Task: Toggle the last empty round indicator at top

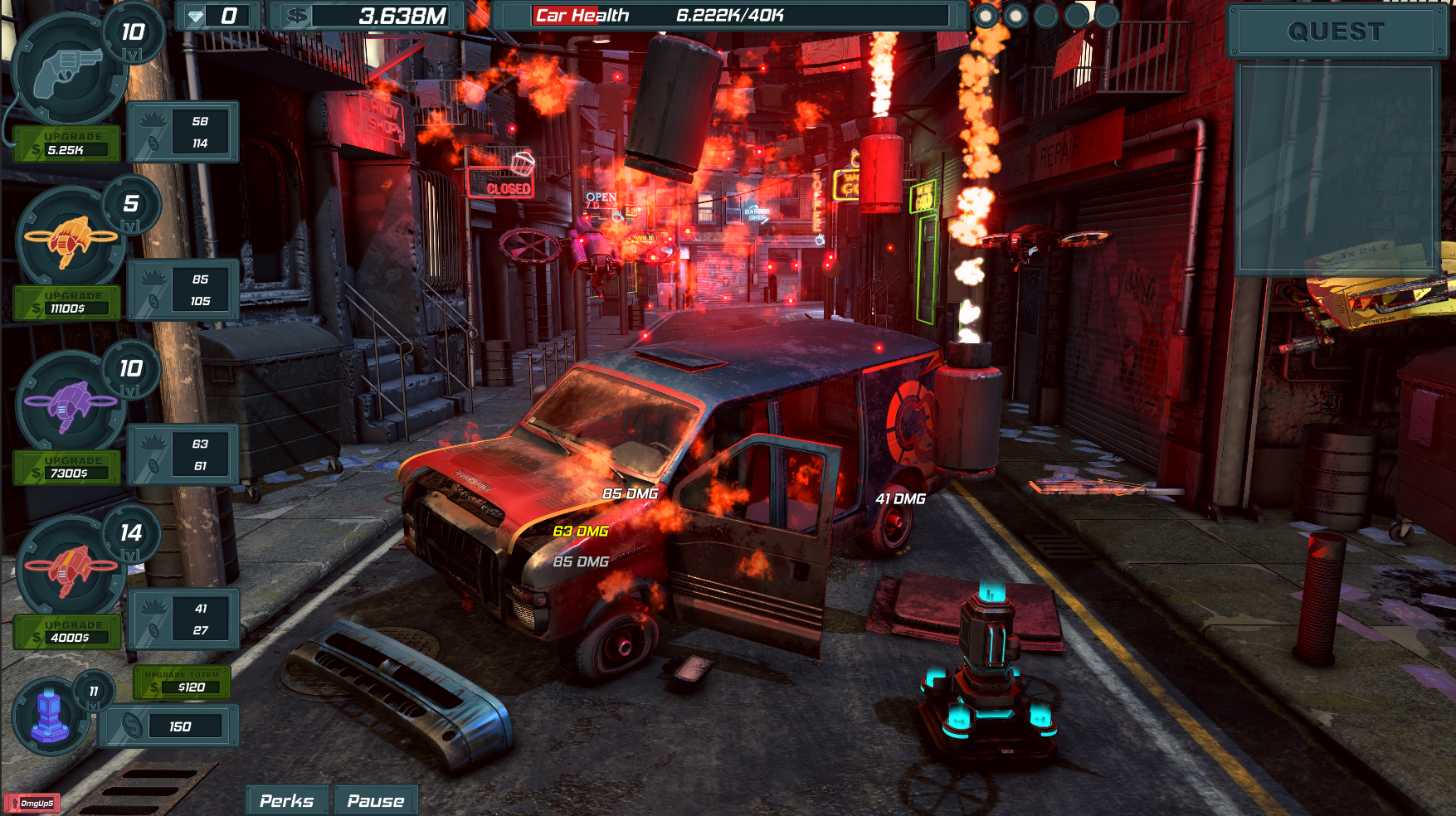Action: 1108,14
